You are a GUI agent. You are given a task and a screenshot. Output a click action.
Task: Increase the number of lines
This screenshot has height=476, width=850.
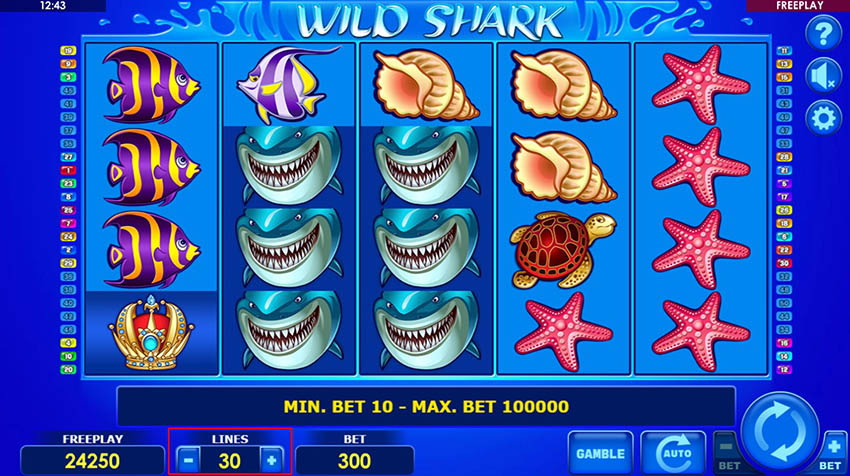(x=270, y=460)
